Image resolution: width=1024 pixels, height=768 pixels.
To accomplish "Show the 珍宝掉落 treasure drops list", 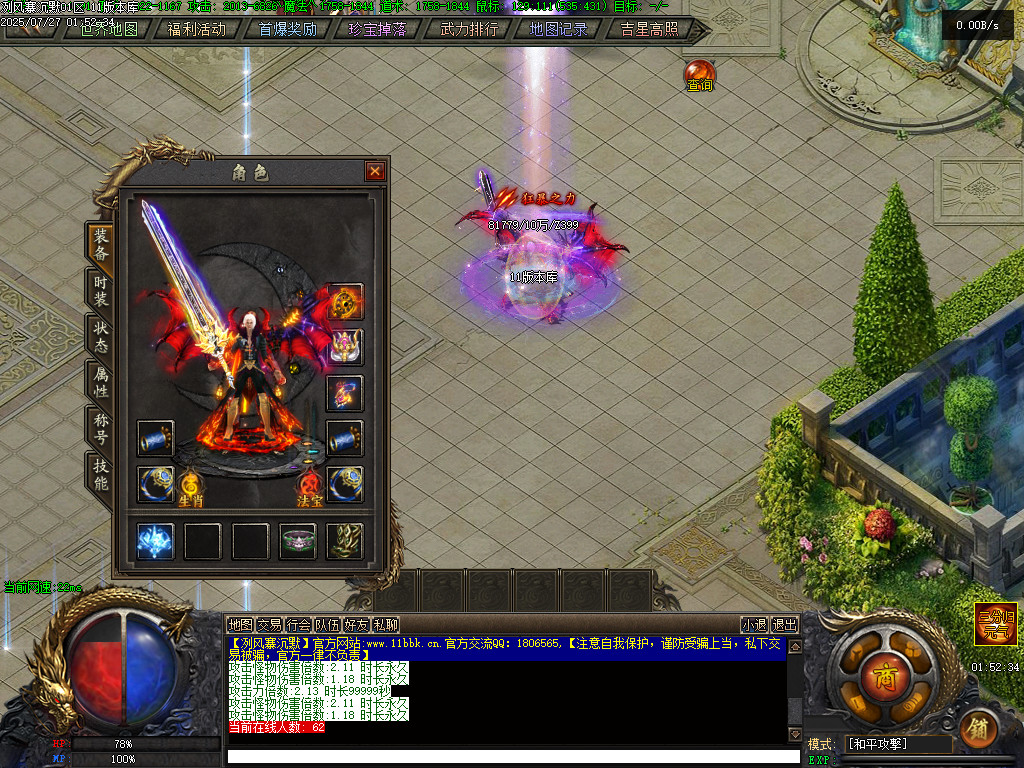I will tap(377, 29).
